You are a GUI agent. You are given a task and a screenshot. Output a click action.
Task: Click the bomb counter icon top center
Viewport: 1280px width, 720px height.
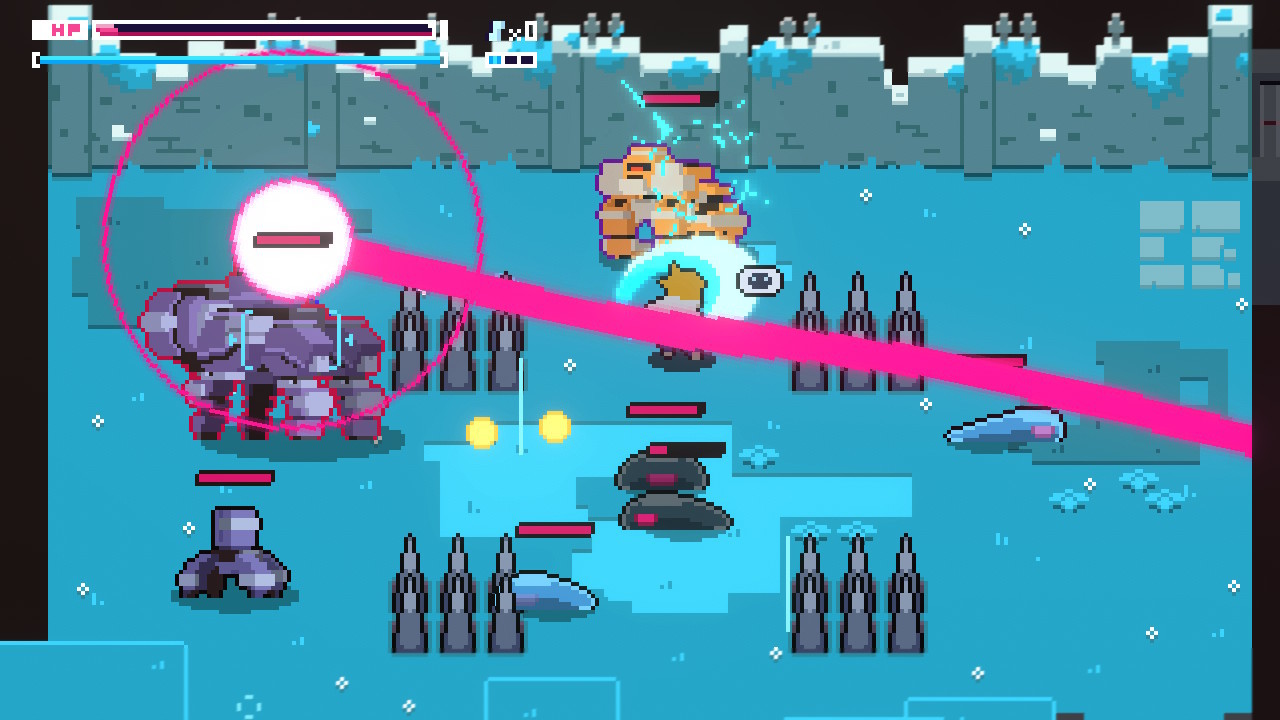coord(495,30)
